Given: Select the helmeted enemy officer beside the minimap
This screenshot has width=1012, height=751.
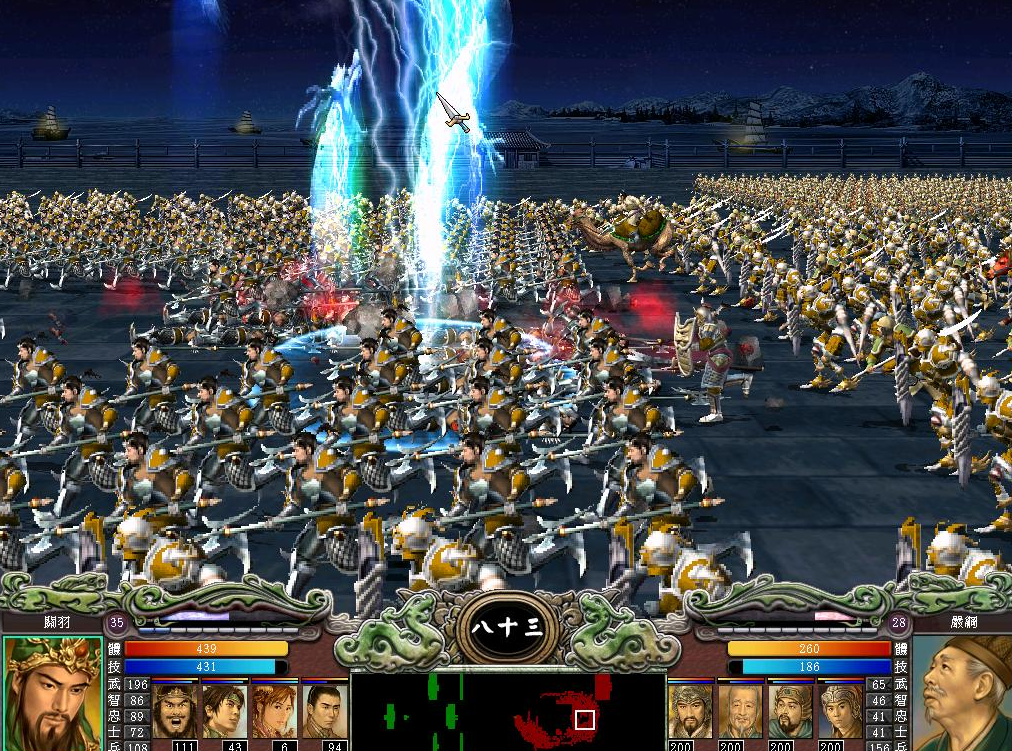Looking at the screenshot, I should 690,710.
